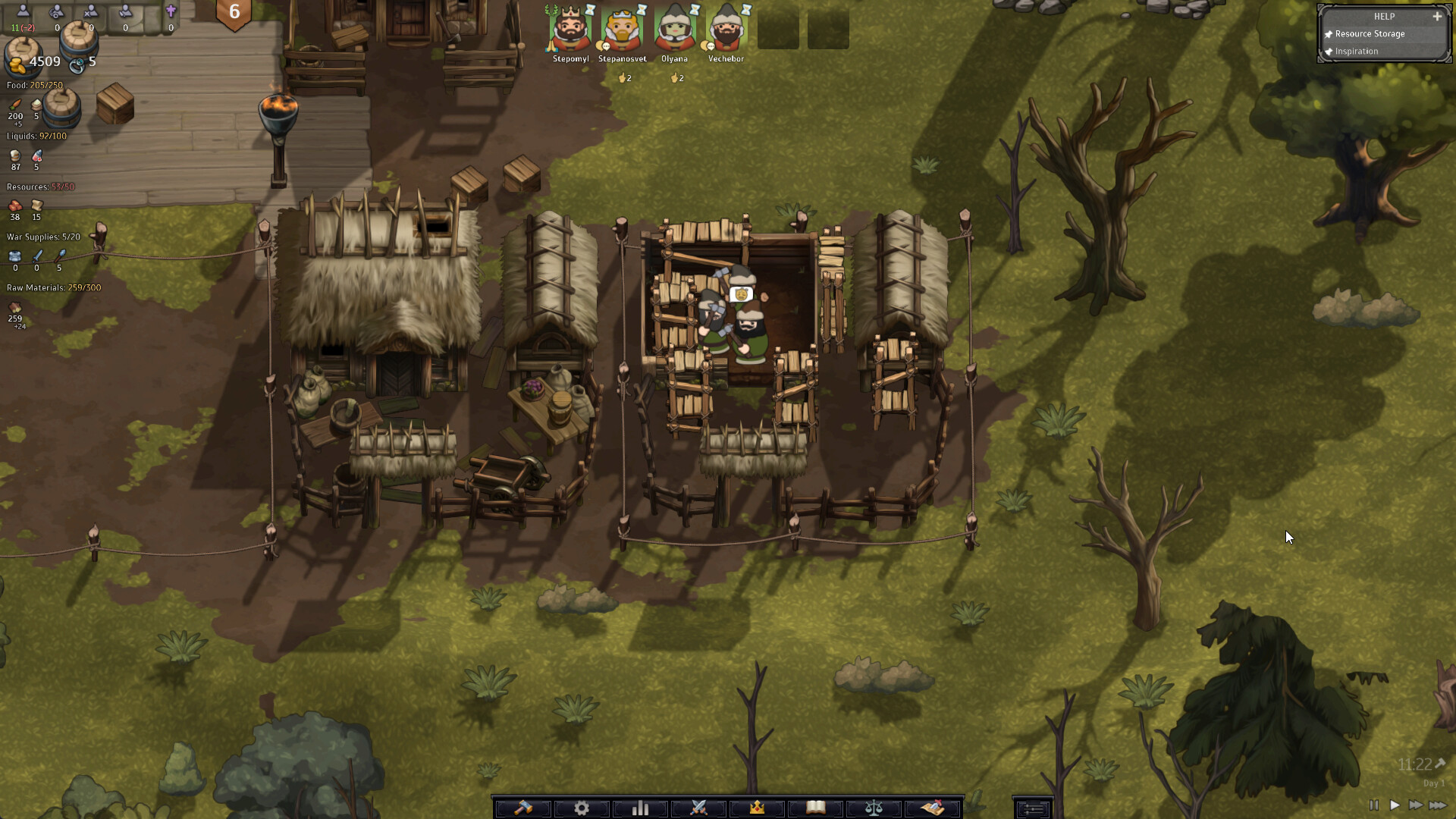Set game to normal play speed
1456x819 pixels.
coord(1395,805)
